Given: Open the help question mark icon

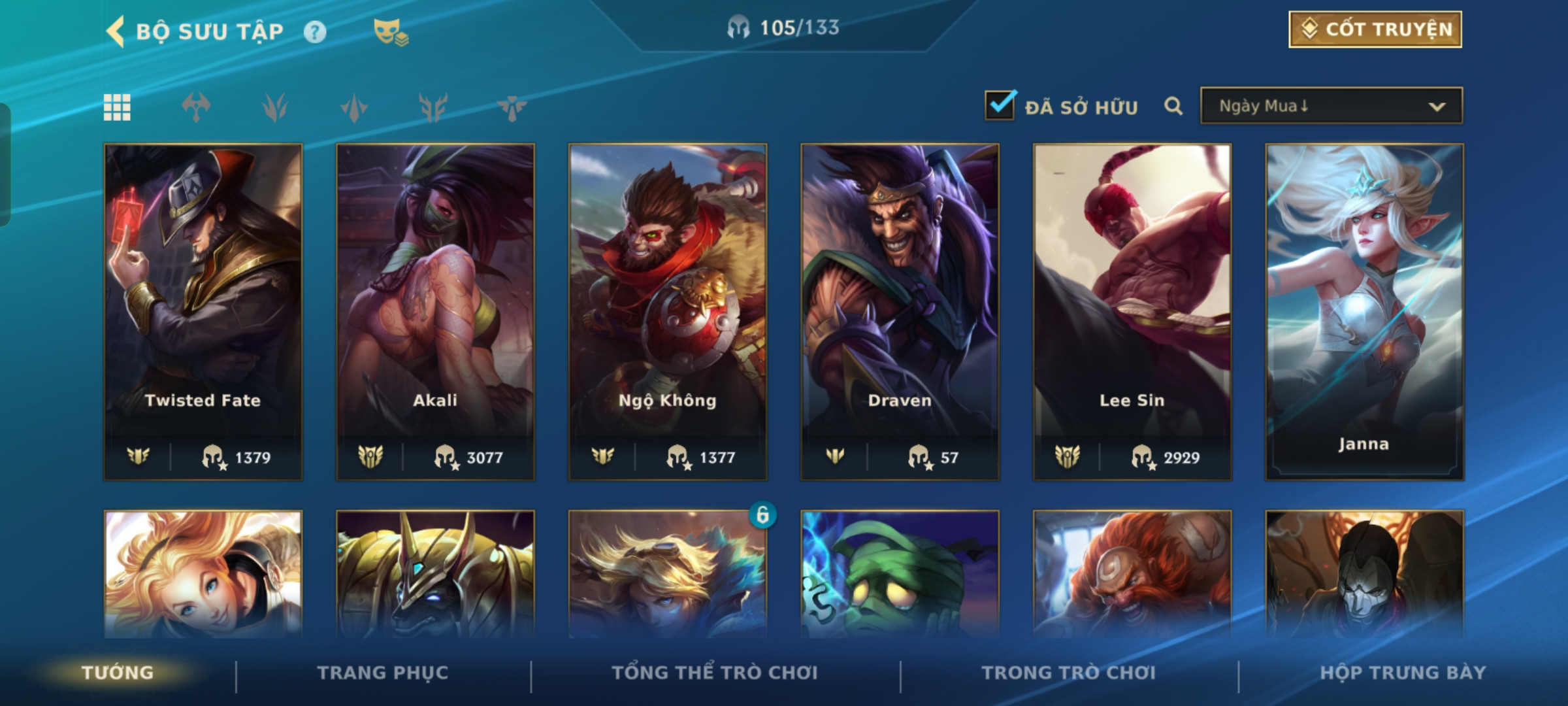Looking at the screenshot, I should point(315,31).
